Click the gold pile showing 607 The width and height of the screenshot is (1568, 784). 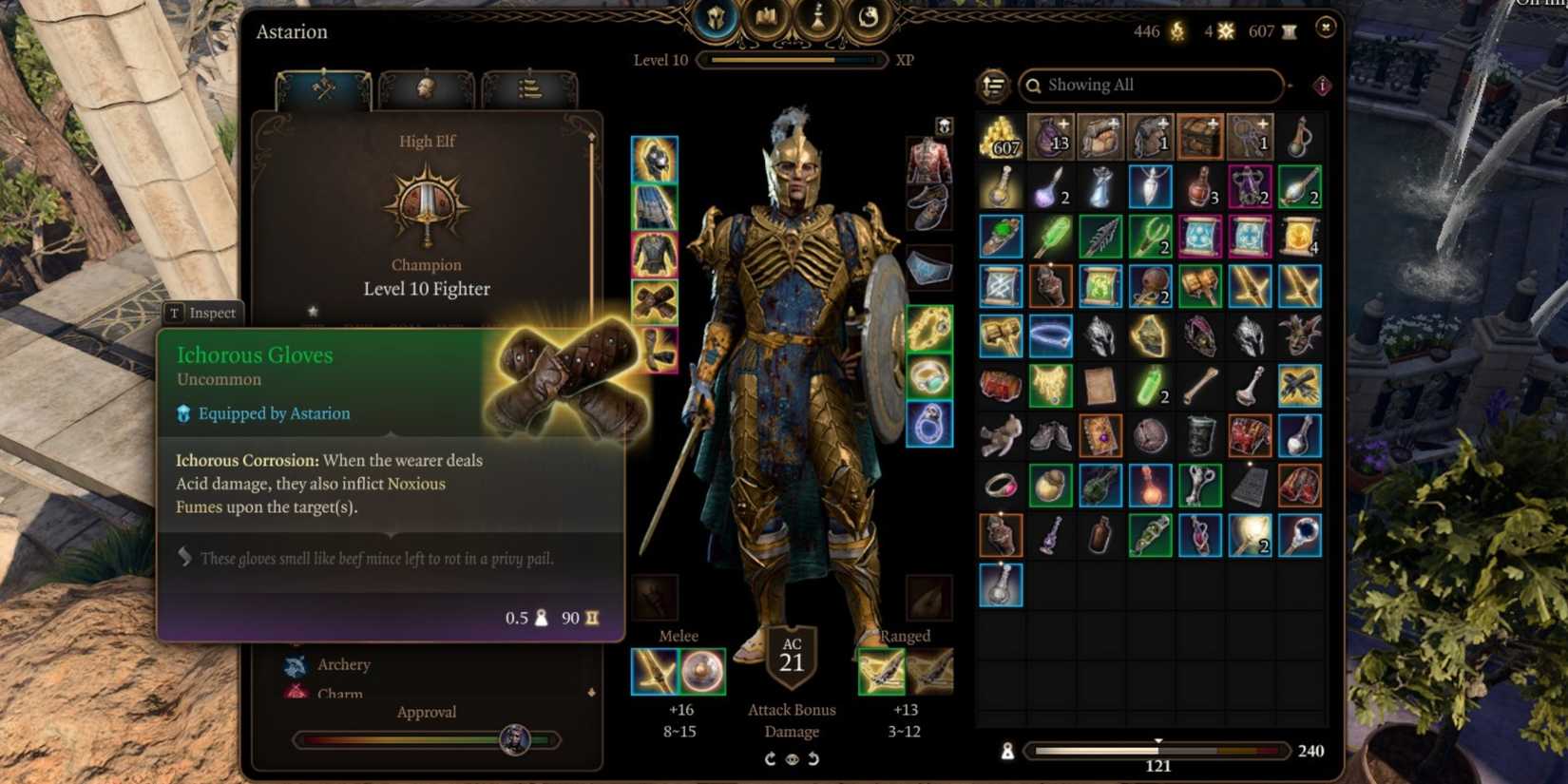998,138
